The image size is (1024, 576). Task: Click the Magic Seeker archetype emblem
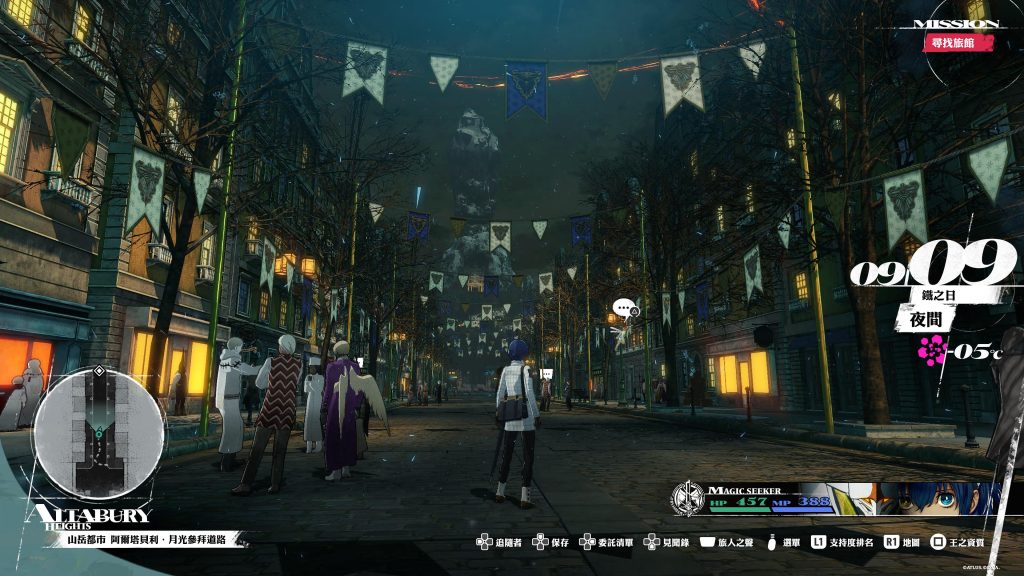pos(688,497)
